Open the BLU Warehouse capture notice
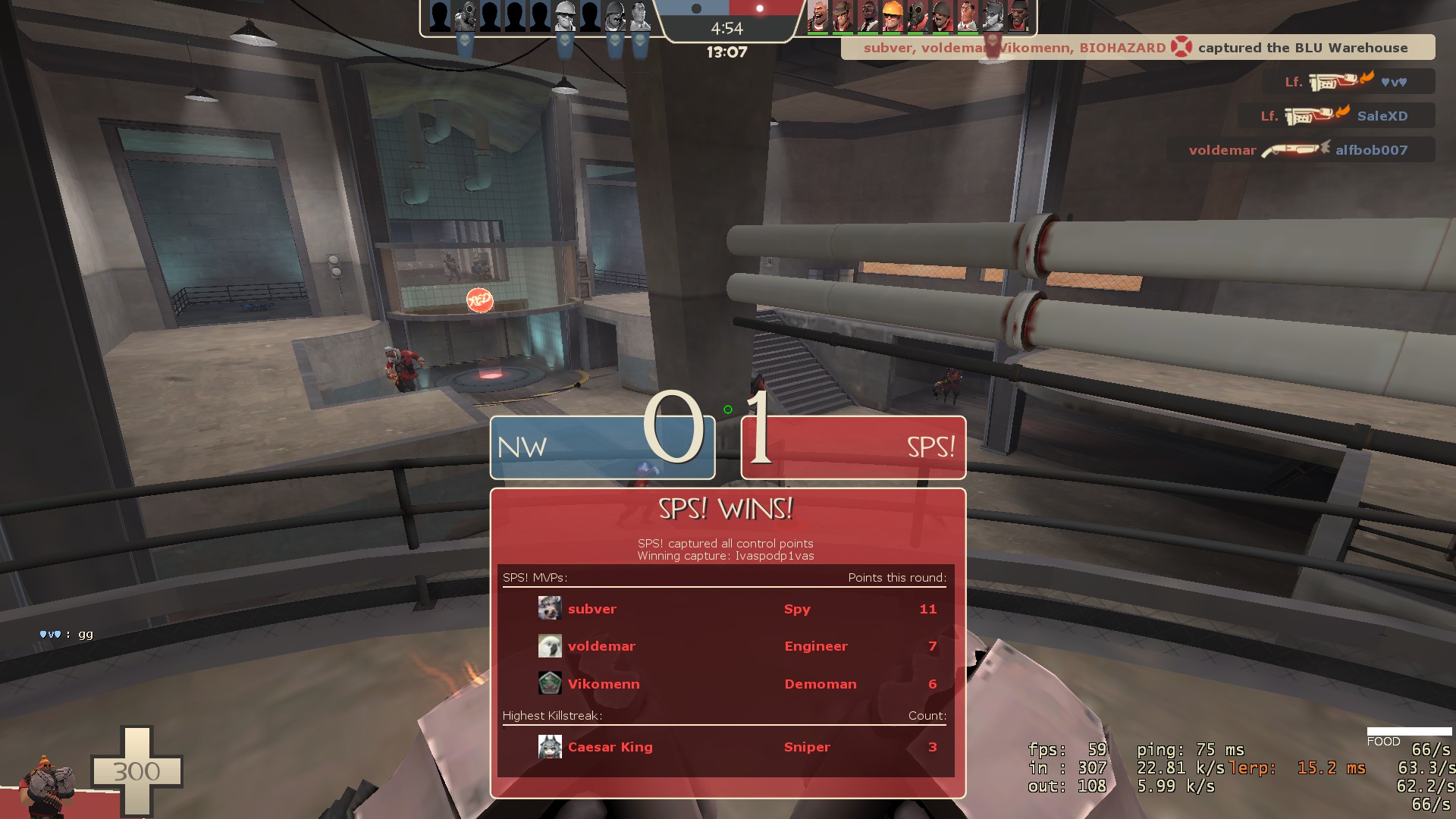 pos(1137,48)
